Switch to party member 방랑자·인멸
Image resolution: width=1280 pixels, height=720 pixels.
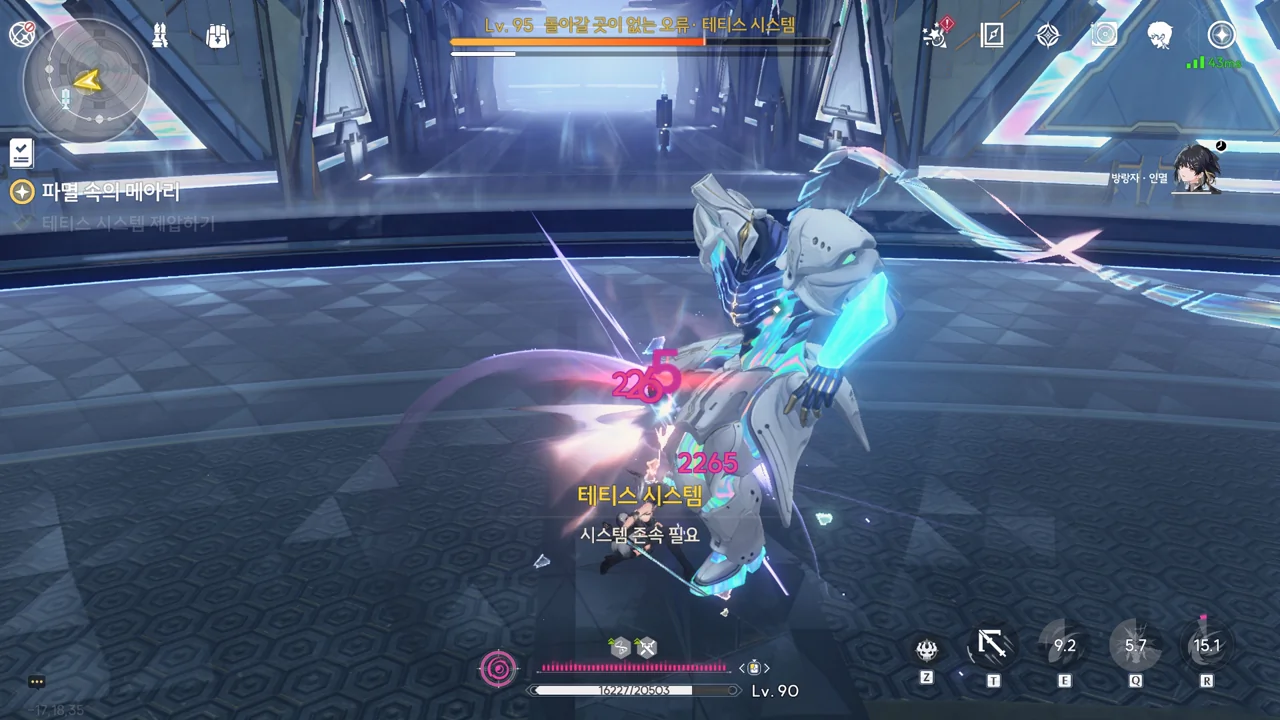point(1197,168)
